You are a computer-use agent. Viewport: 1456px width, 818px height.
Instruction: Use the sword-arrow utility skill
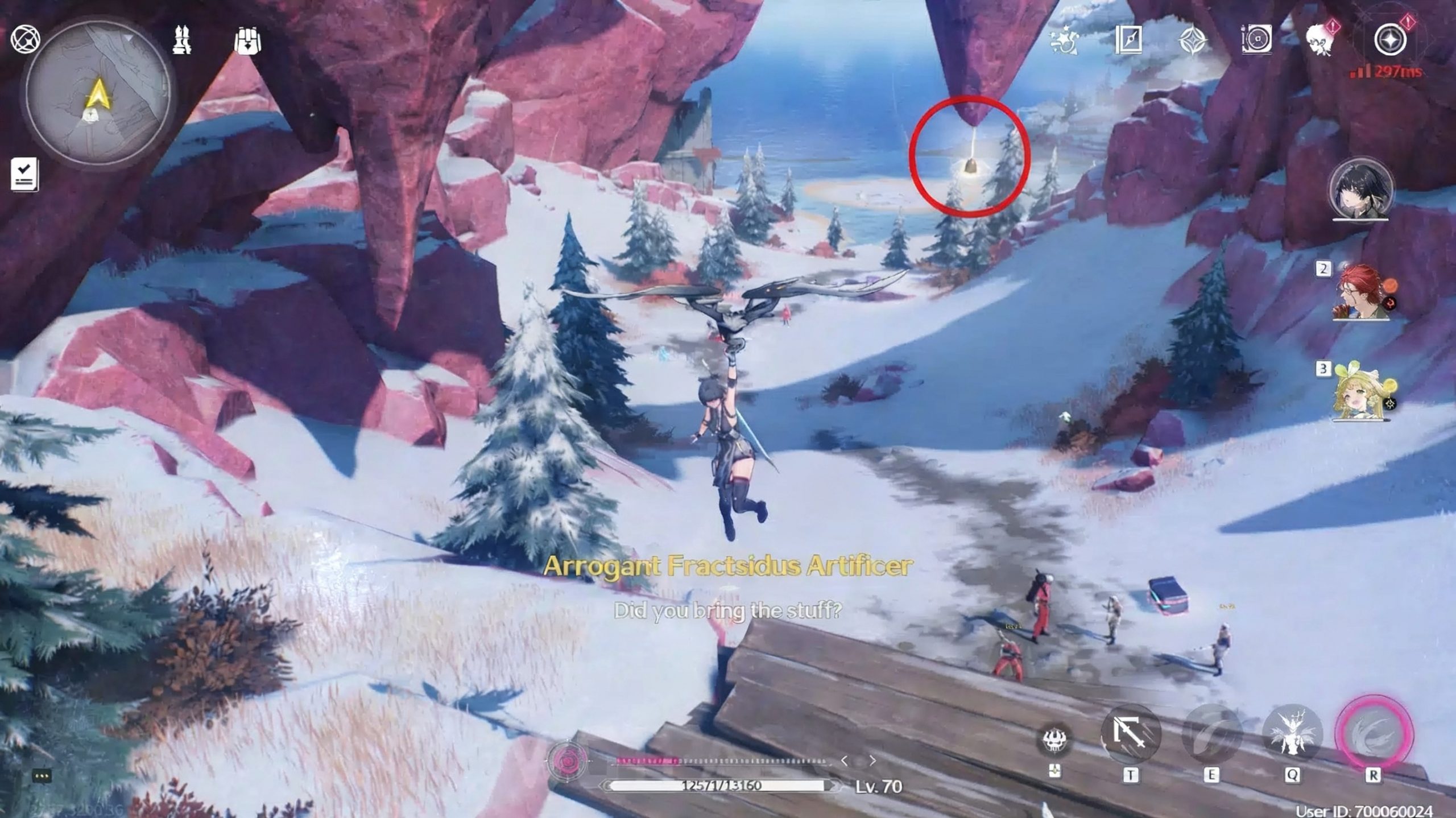tap(1130, 735)
